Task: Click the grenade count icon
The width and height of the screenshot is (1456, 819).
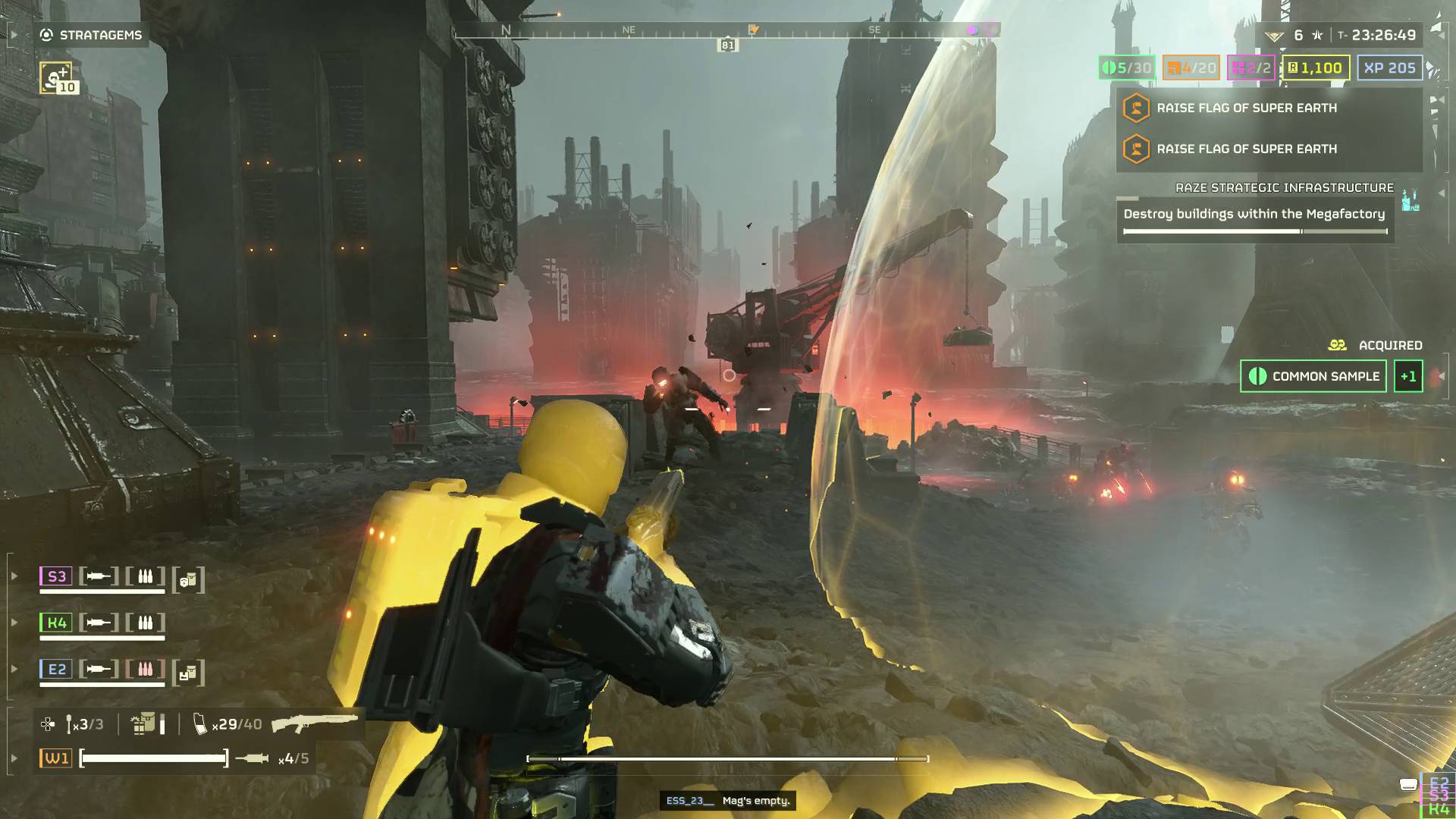Action: pos(84,724)
